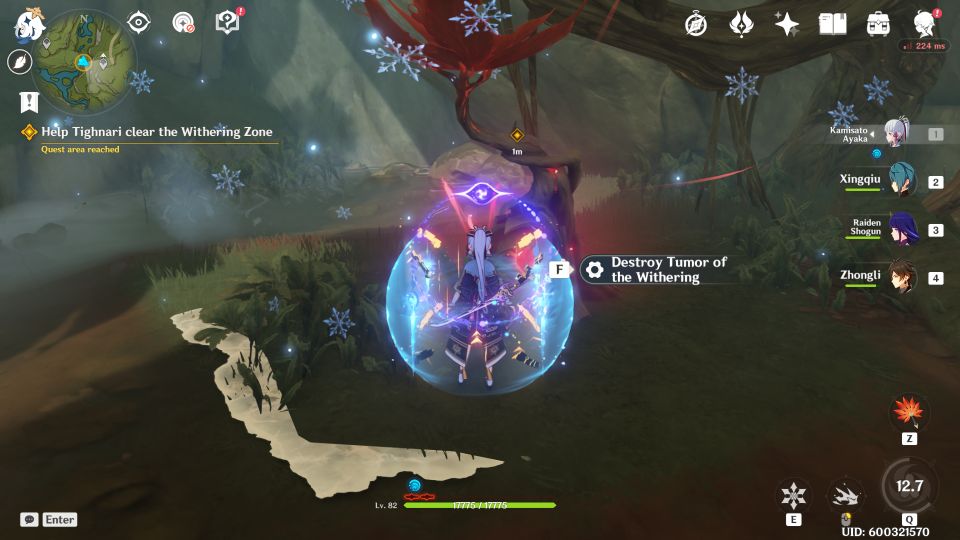
Task: Select Kamisato Ayaka in the party list
Action: [894, 133]
